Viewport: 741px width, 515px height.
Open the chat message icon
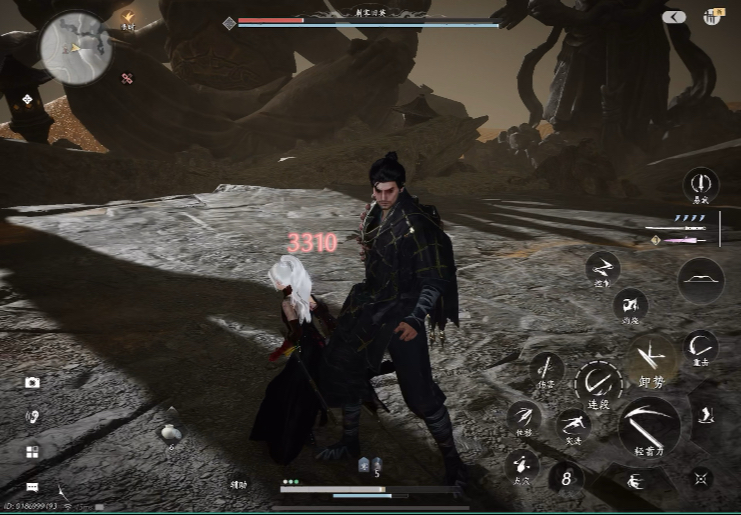(x=32, y=487)
